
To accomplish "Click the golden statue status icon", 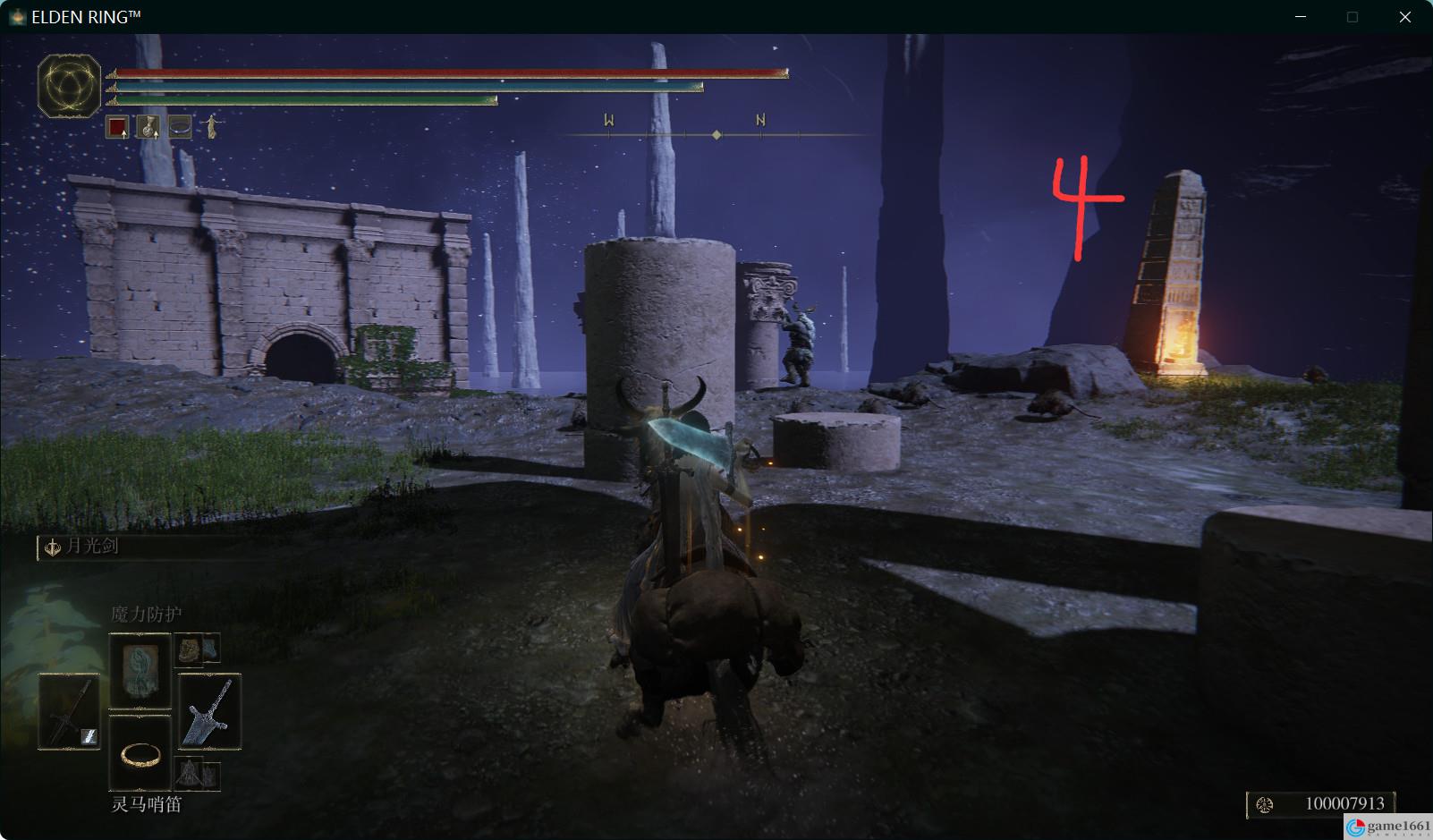I will tap(211, 127).
